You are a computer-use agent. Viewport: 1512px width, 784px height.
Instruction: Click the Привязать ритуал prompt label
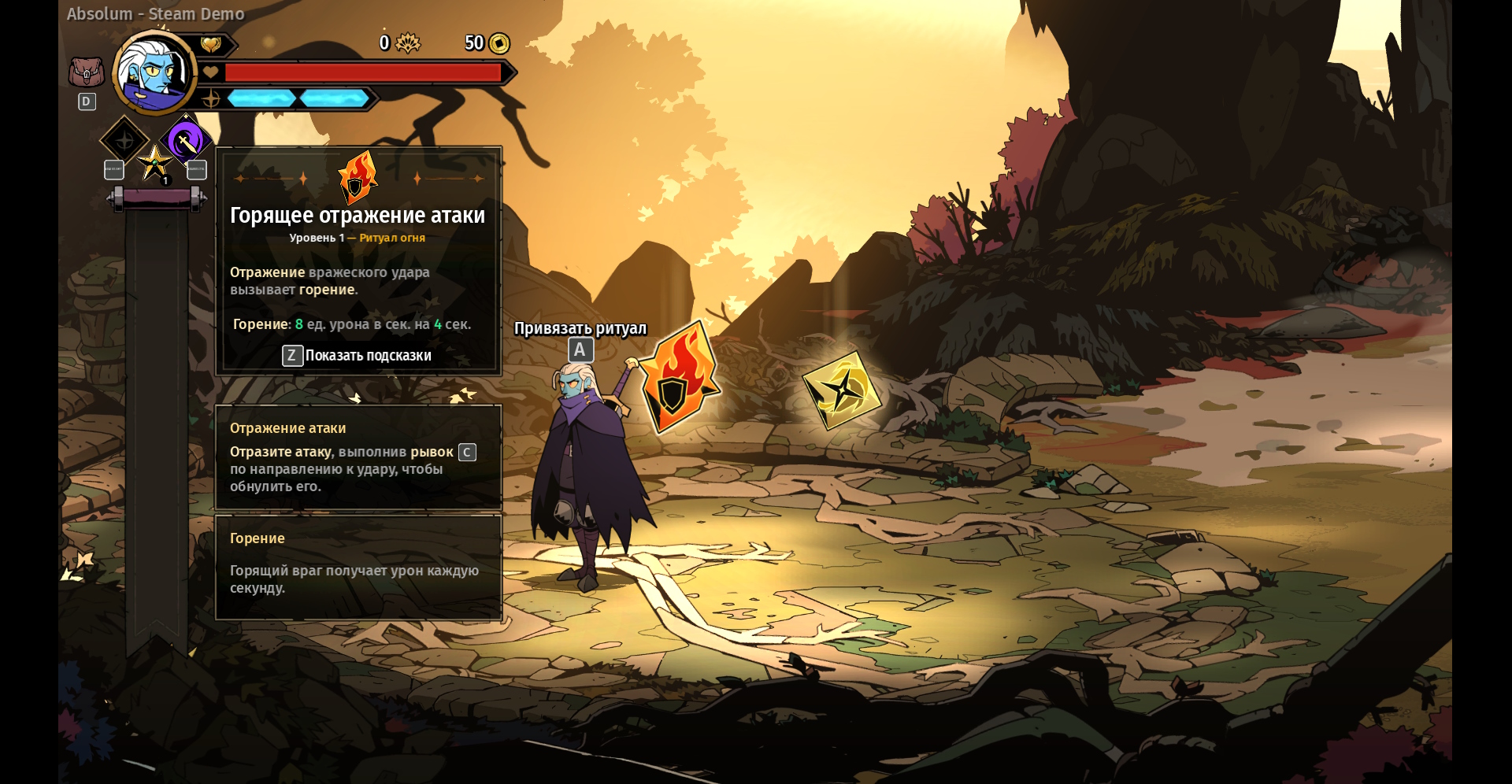point(580,328)
